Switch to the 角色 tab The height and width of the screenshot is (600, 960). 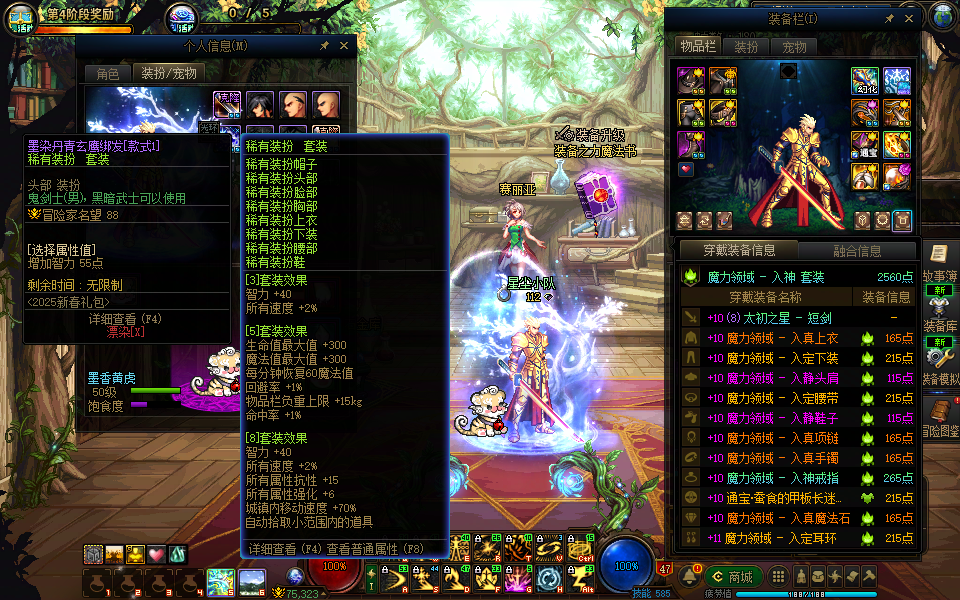(107, 73)
